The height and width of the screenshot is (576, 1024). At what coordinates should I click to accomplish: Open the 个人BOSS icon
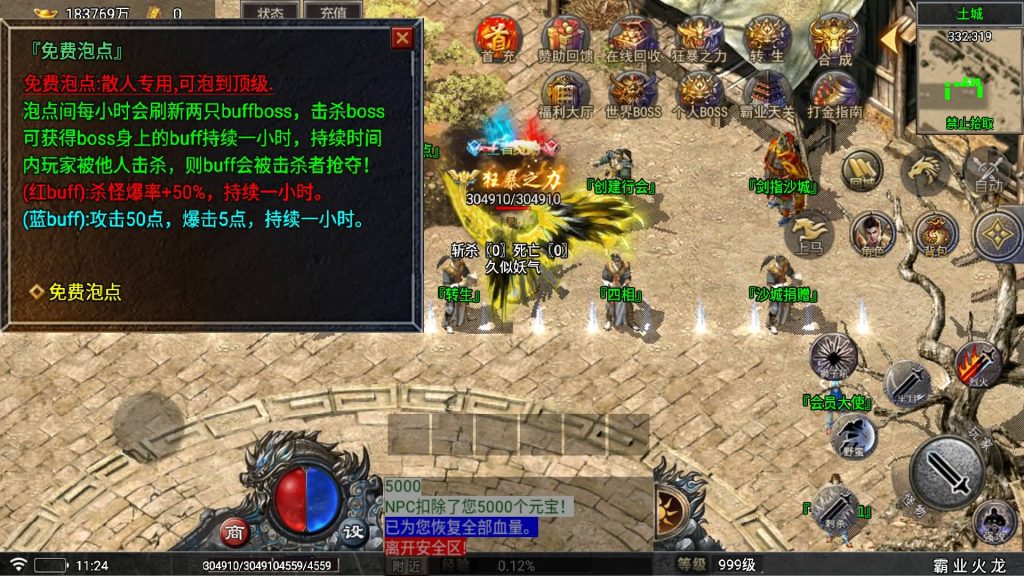click(x=700, y=92)
